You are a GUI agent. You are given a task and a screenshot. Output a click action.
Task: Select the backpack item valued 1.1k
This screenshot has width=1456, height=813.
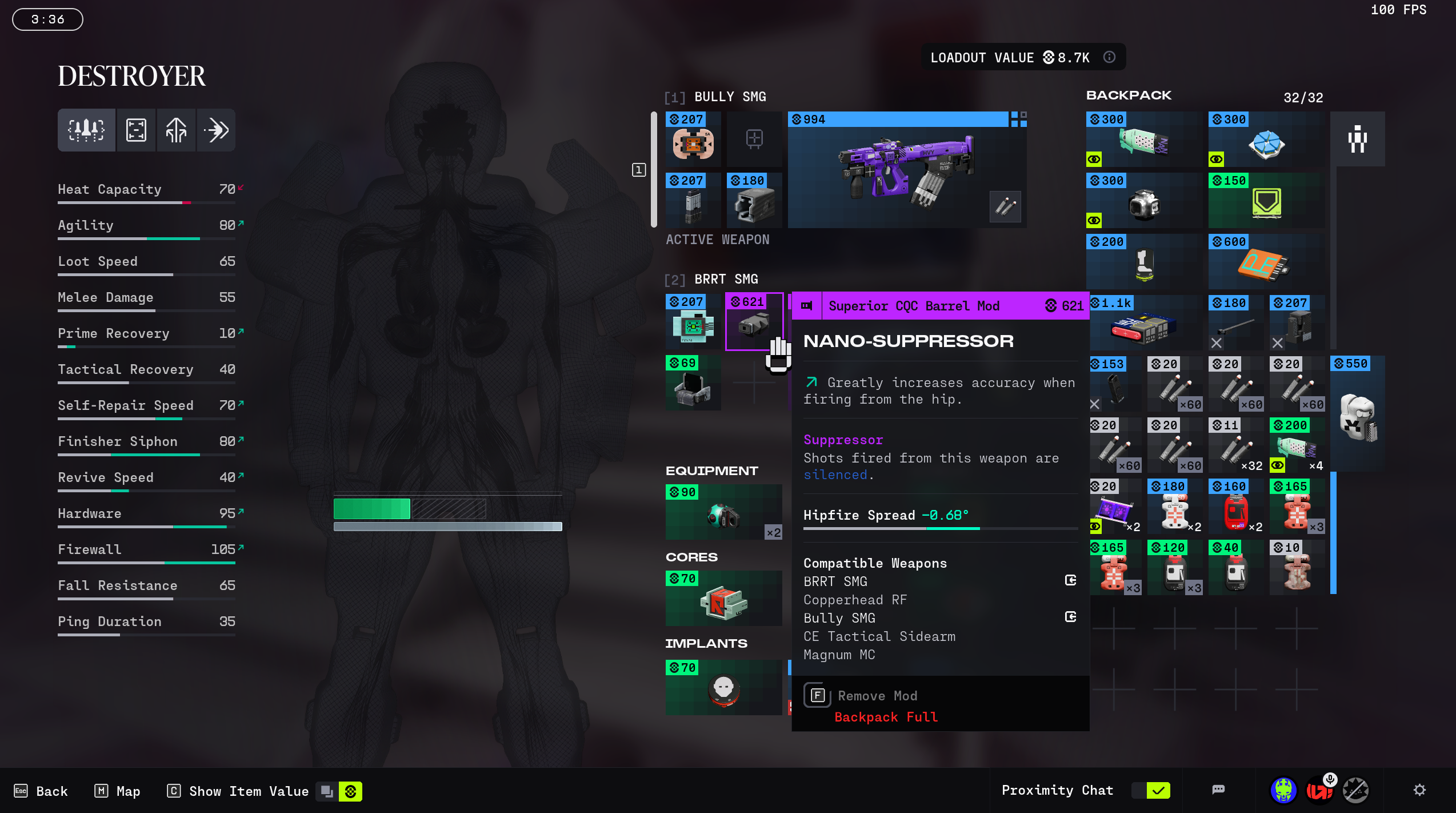[1143, 323]
